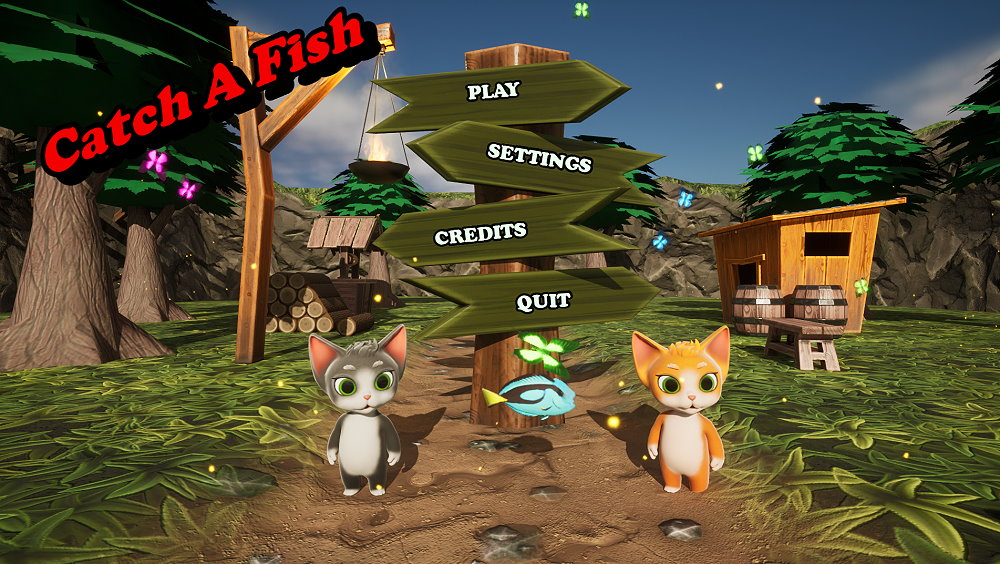View the Credits sign
Viewport: 1000px width, 564px height.
click(x=480, y=234)
